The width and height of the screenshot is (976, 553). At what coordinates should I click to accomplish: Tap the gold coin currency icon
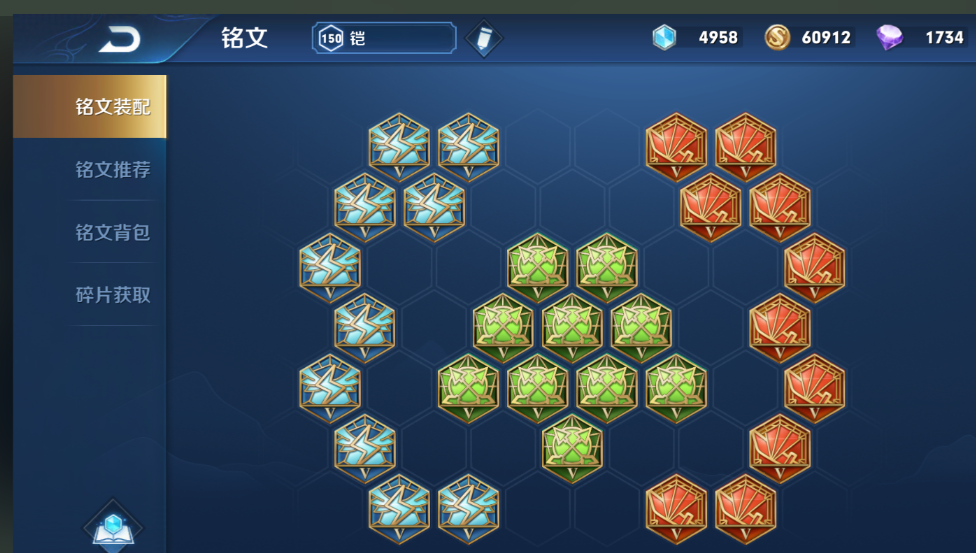click(777, 38)
